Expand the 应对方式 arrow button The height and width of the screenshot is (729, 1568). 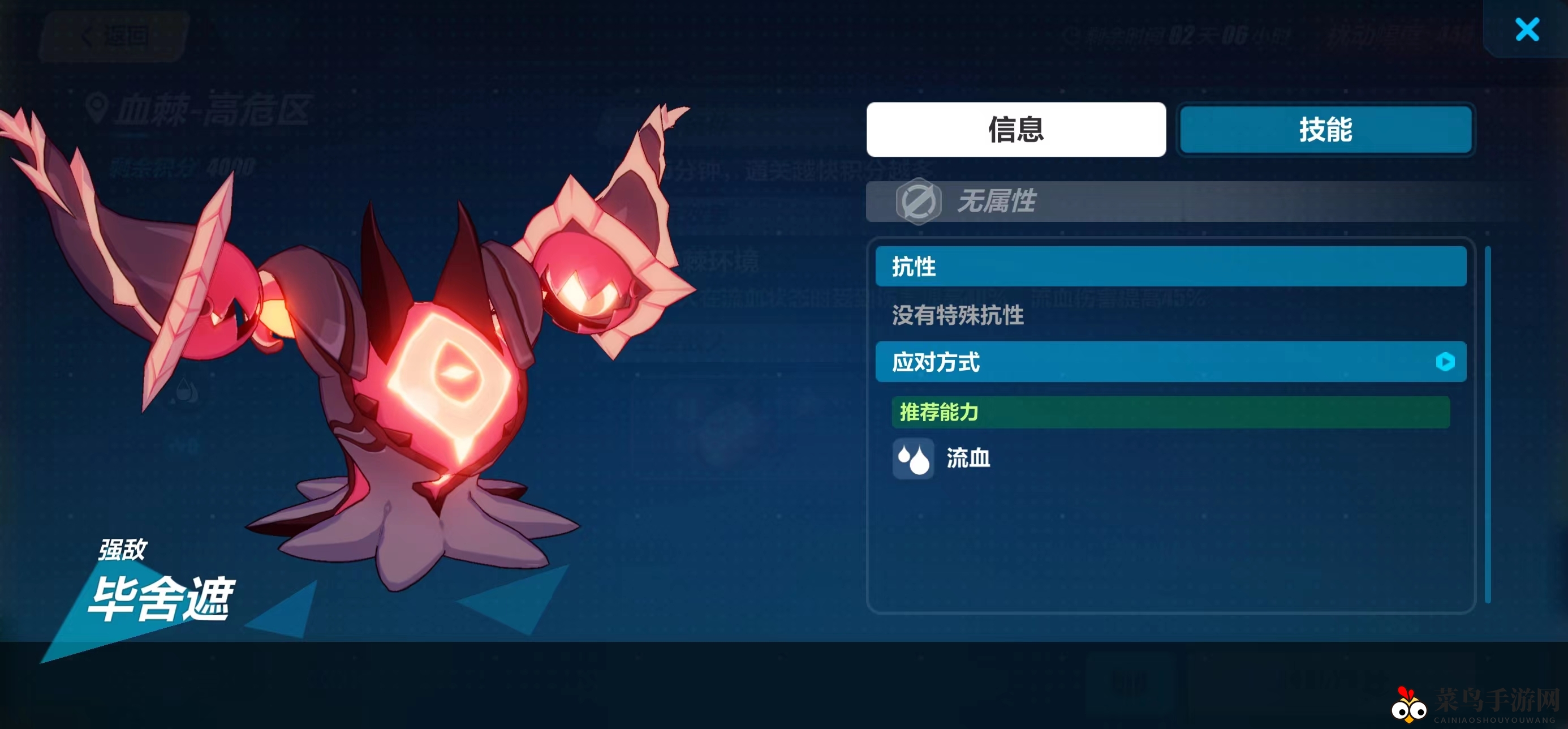click(1445, 362)
